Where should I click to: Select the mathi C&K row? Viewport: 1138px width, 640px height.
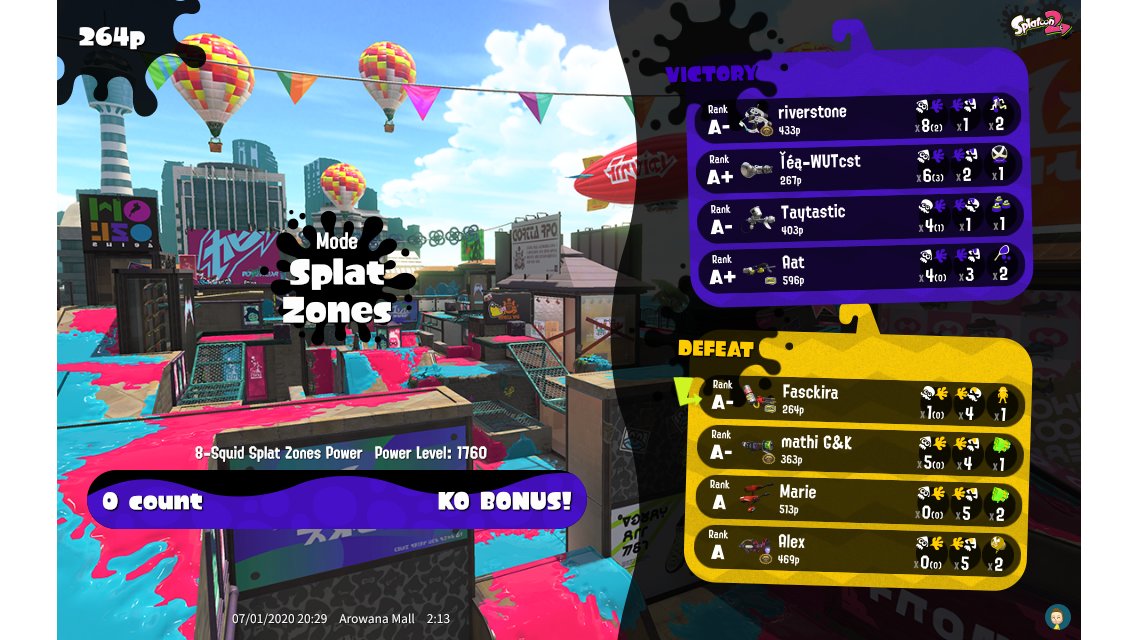(x=860, y=450)
